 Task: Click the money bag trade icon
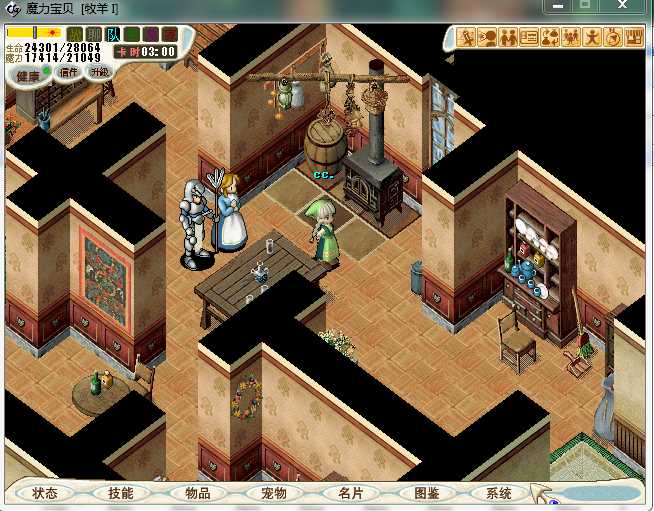pyautogui.click(x=551, y=38)
